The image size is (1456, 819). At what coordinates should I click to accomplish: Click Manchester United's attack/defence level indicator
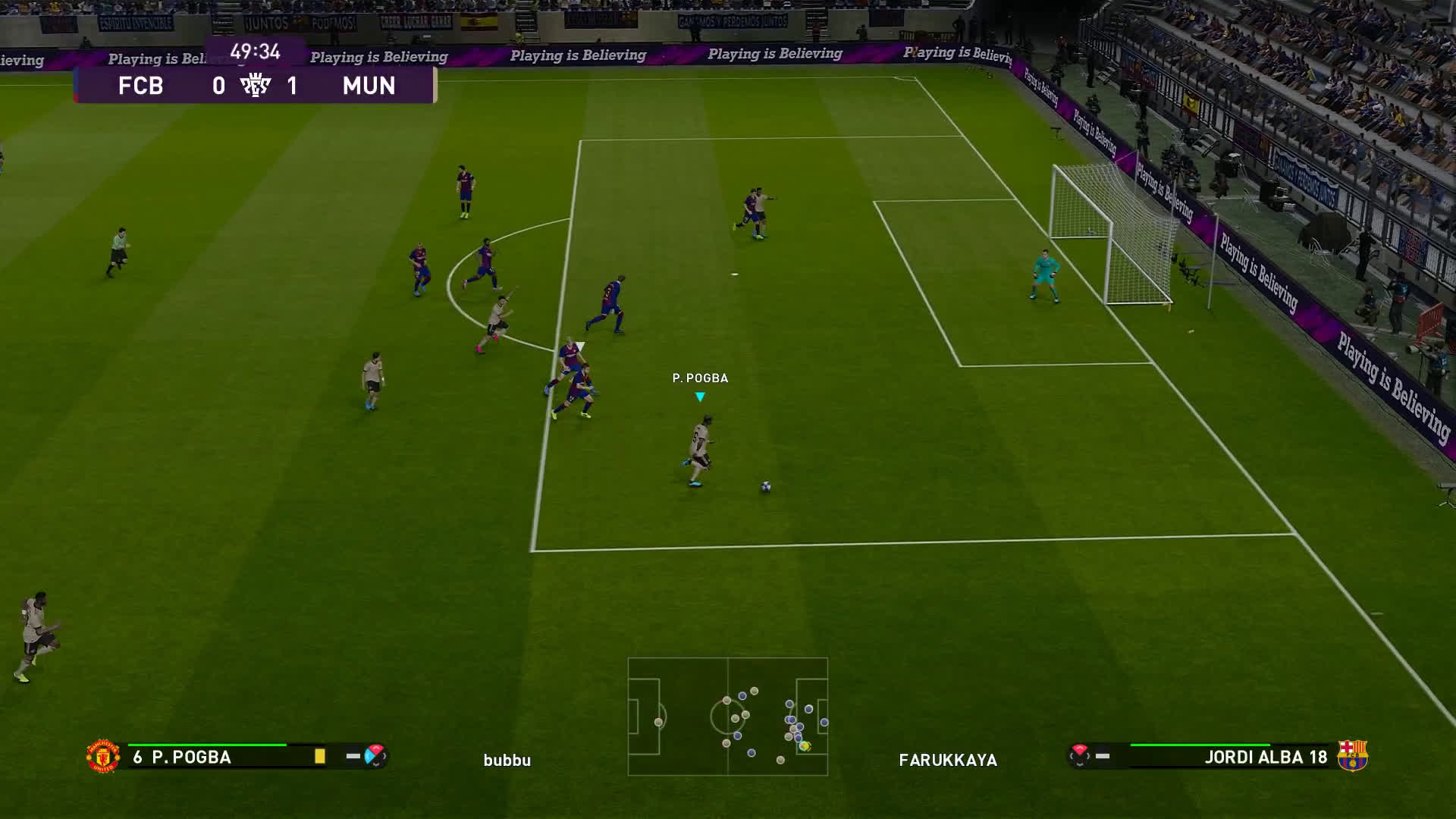[x=375, y=755]
